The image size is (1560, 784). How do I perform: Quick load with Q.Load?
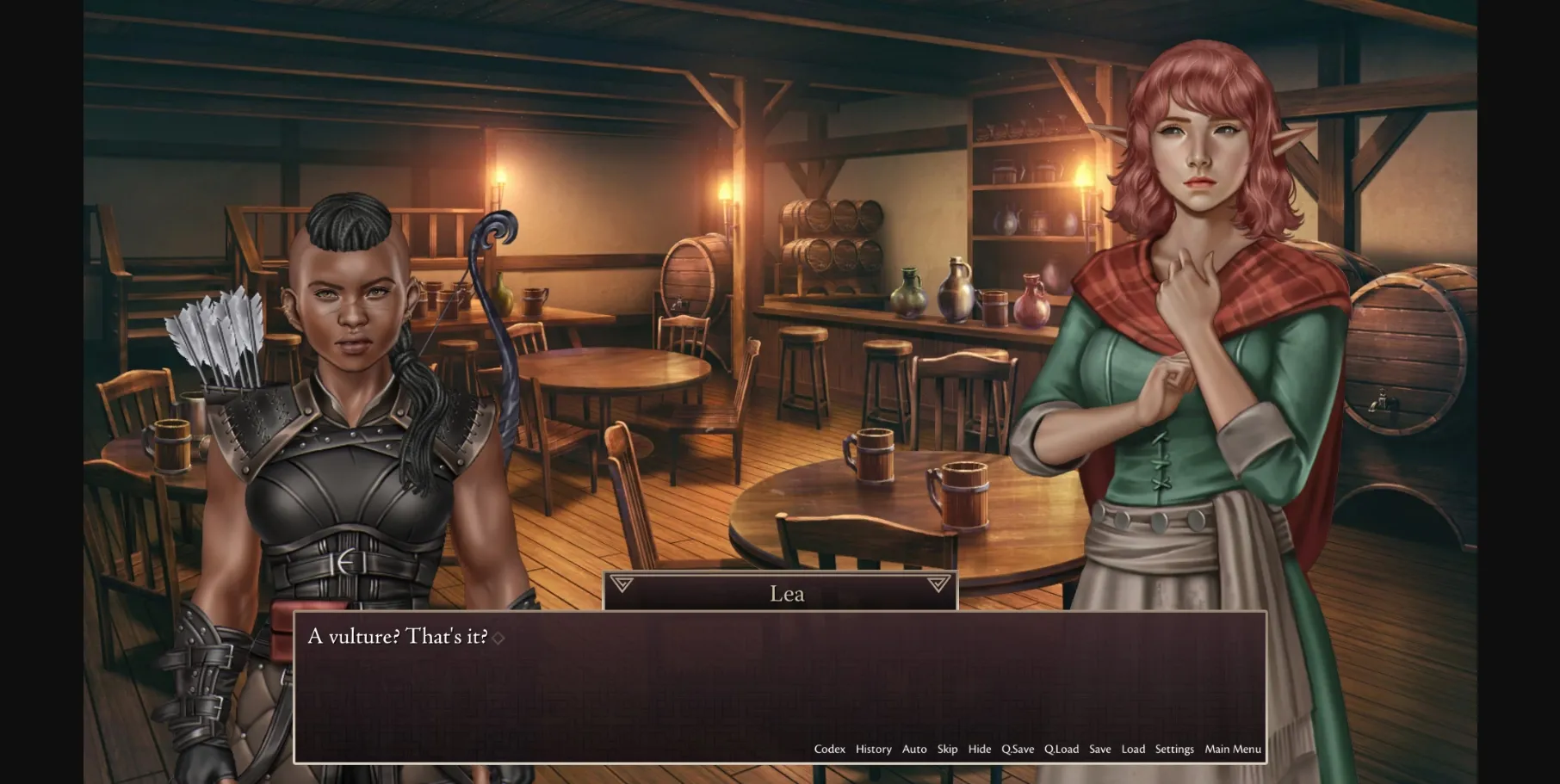pyautogui.click(x=1063, y=750)
